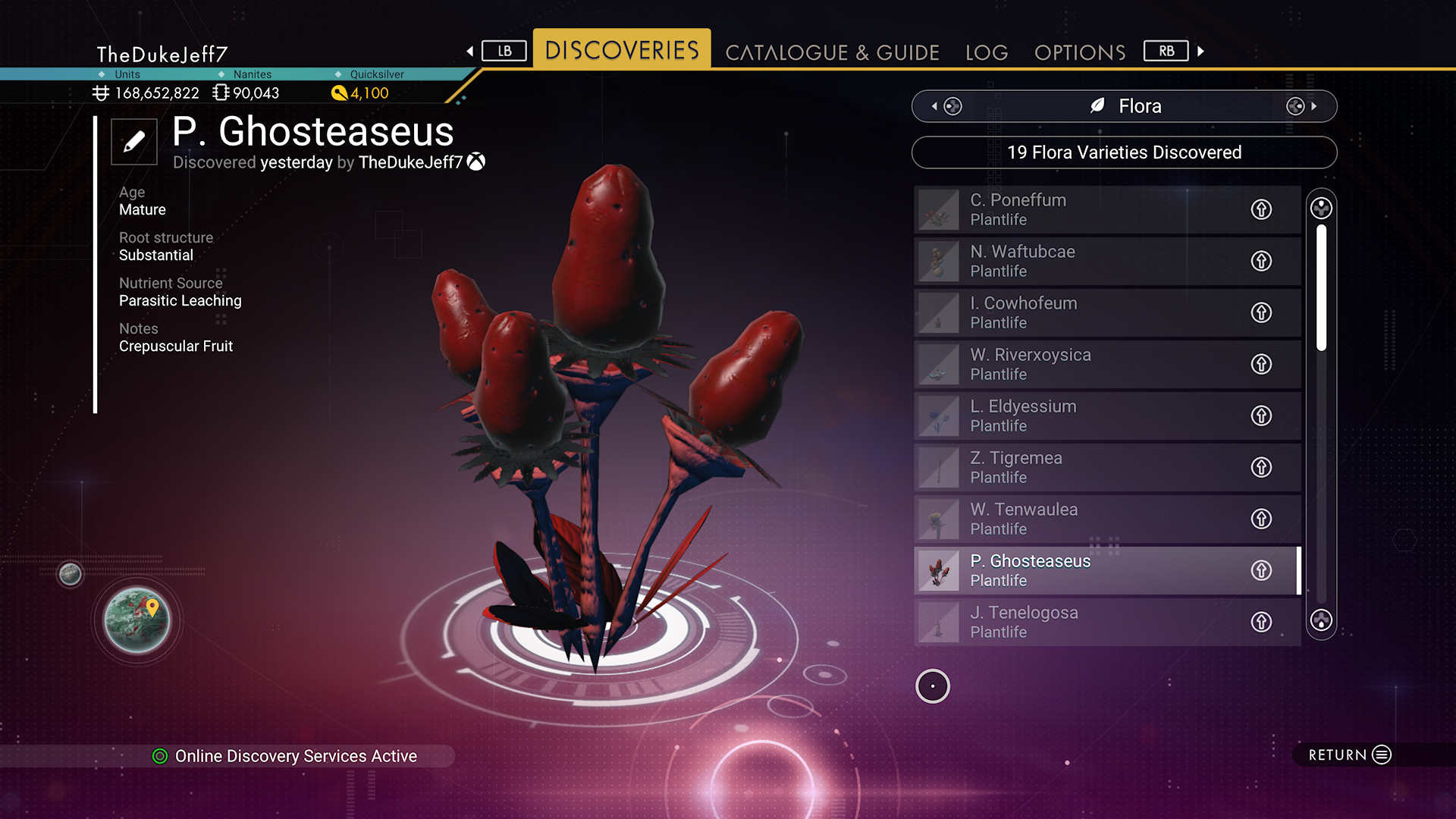Select C. Poneffum in the flora list

[1077, 209]
